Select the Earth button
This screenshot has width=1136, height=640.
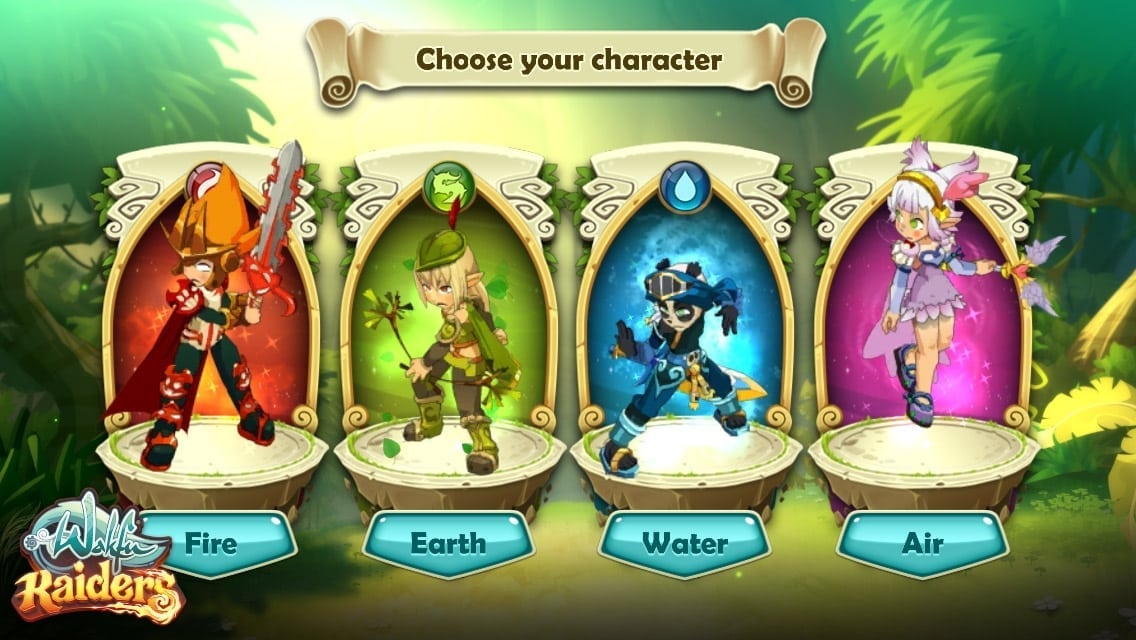coord(447,545)
